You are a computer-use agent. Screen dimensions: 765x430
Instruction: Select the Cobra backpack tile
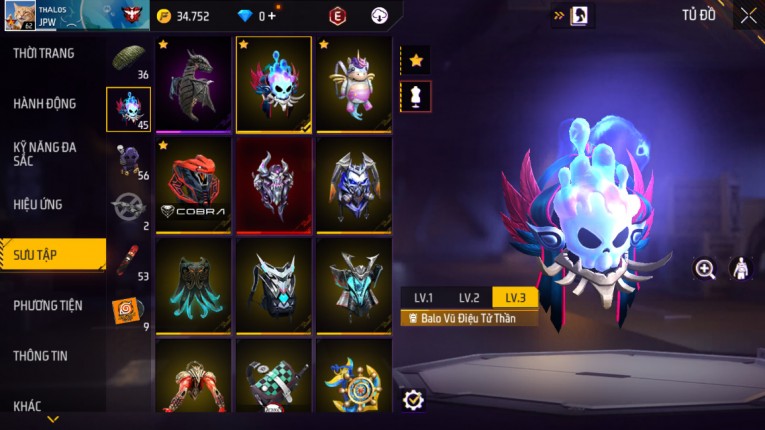pos(194,185)
